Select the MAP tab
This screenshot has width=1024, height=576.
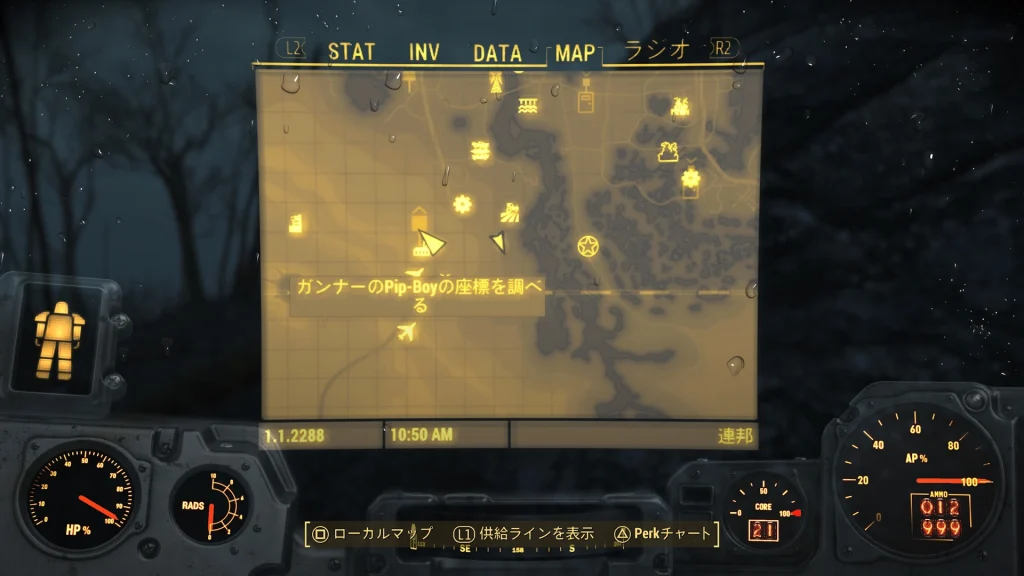pyautogui.click(x=575, y=53)
